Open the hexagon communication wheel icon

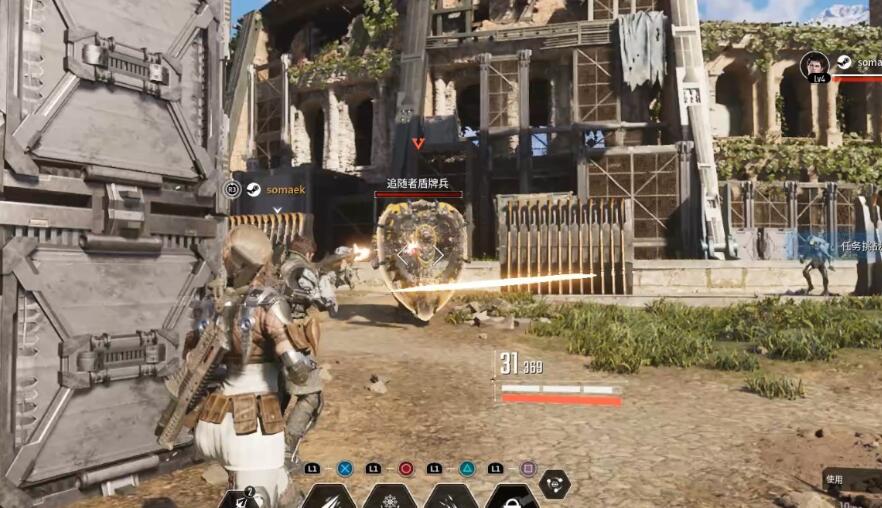point(554,483)
